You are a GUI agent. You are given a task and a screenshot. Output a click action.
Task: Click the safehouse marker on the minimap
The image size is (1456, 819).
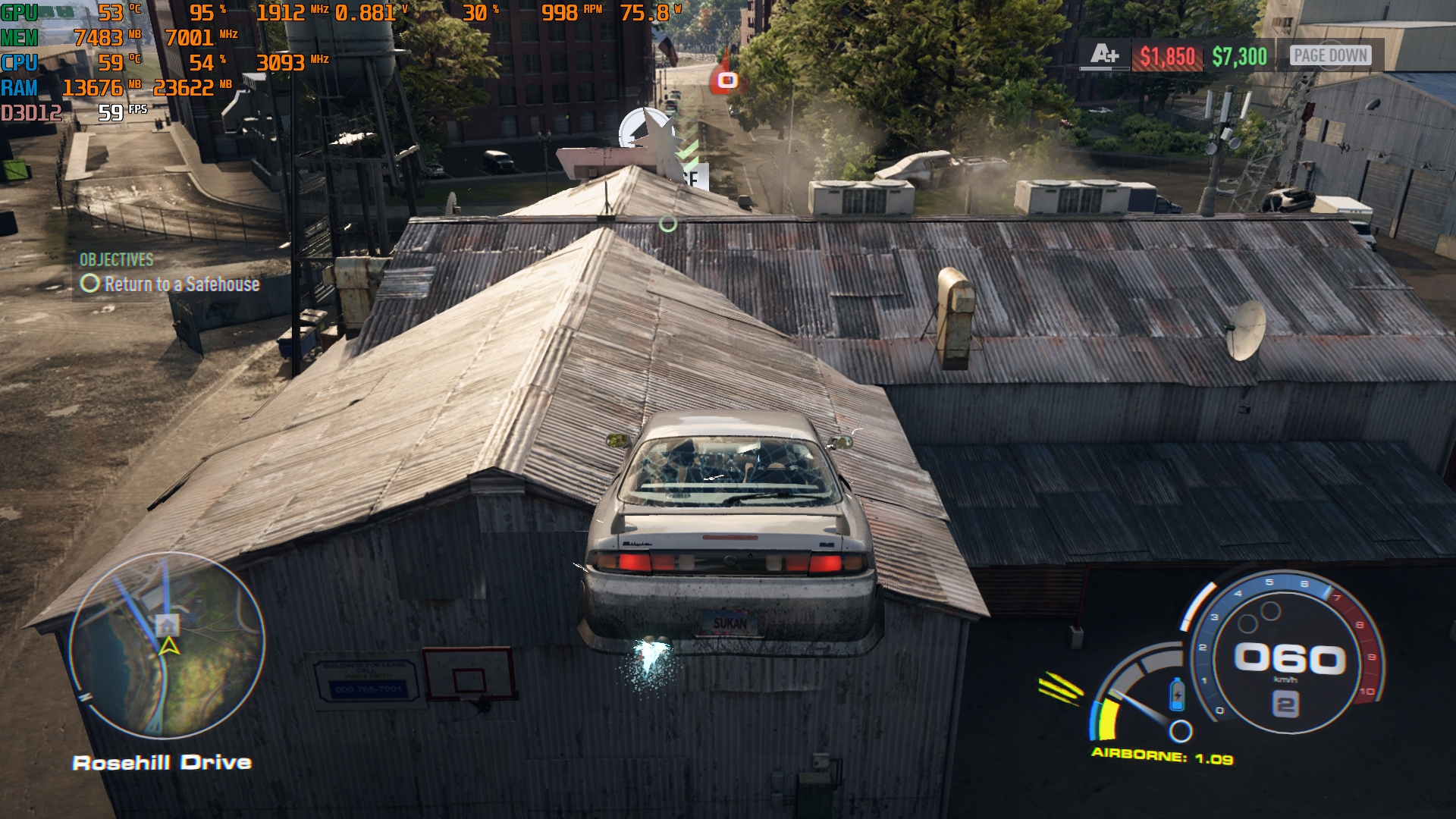(x=167, y=625)
